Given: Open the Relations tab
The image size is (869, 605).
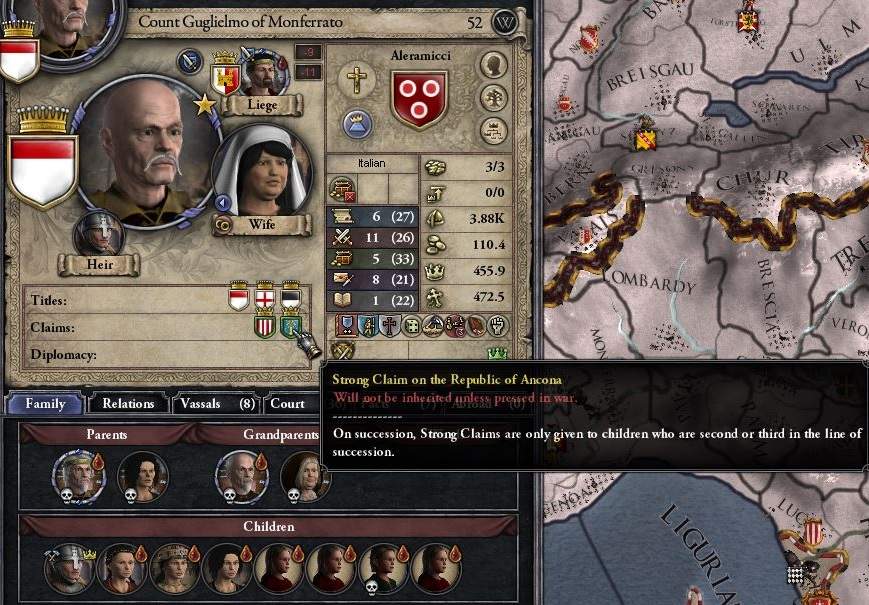Looking at the screenshot, I should click(x=127, y=404).
